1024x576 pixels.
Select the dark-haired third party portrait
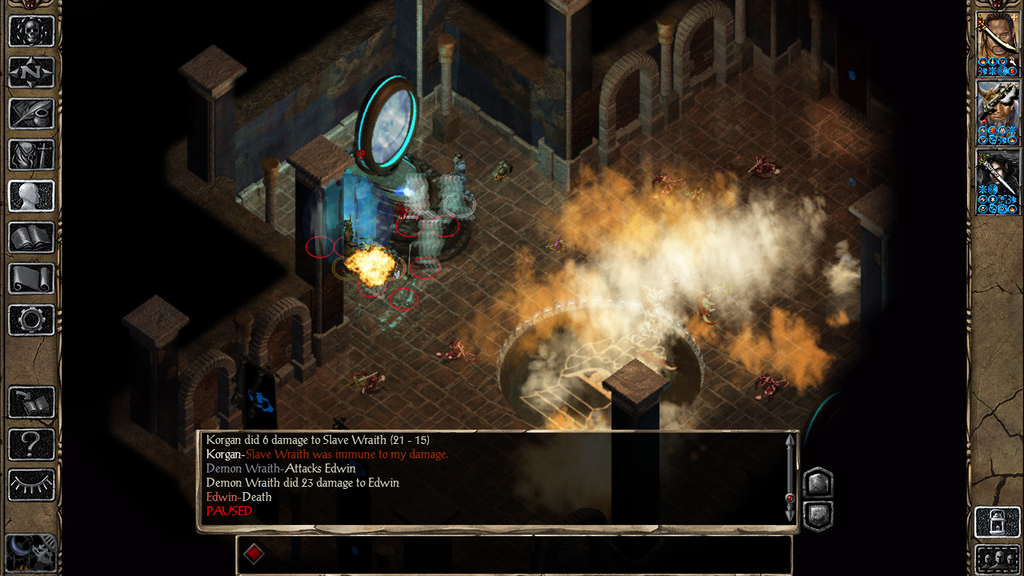click(x=997, y=180)
